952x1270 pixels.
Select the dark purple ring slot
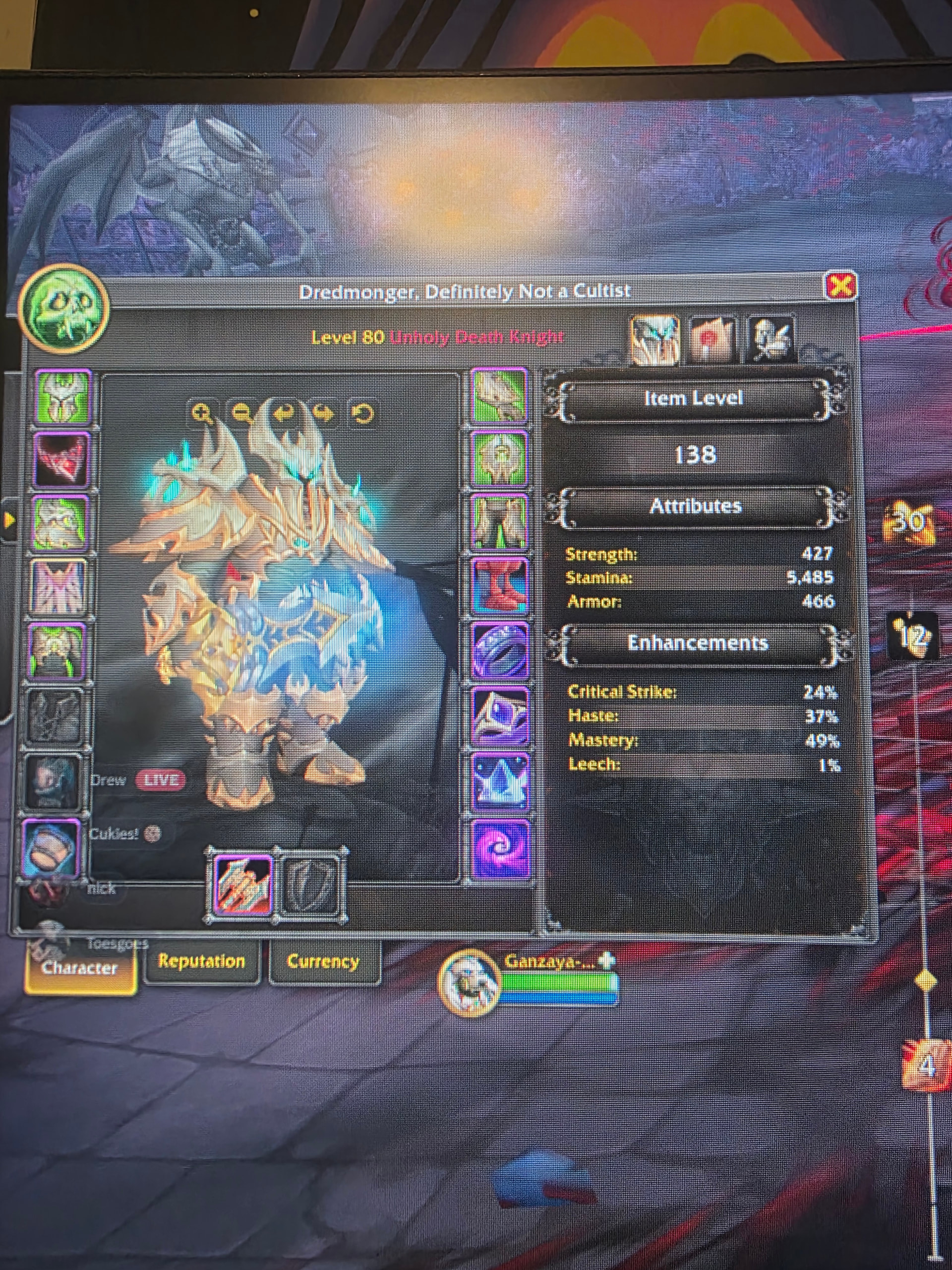pyautogui.click(x=499, y=652)
